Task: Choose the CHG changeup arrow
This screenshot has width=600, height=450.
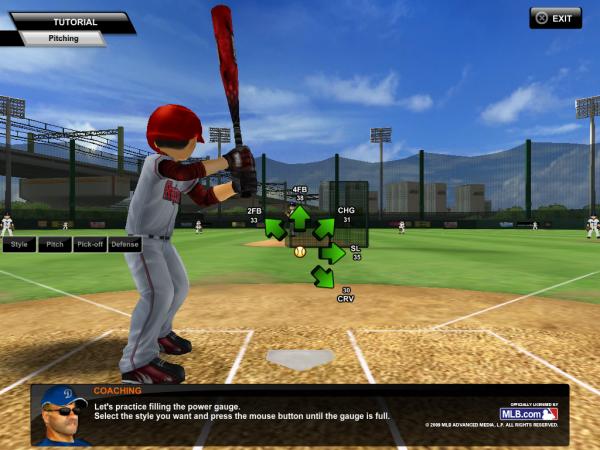Action: pos(323,230)
